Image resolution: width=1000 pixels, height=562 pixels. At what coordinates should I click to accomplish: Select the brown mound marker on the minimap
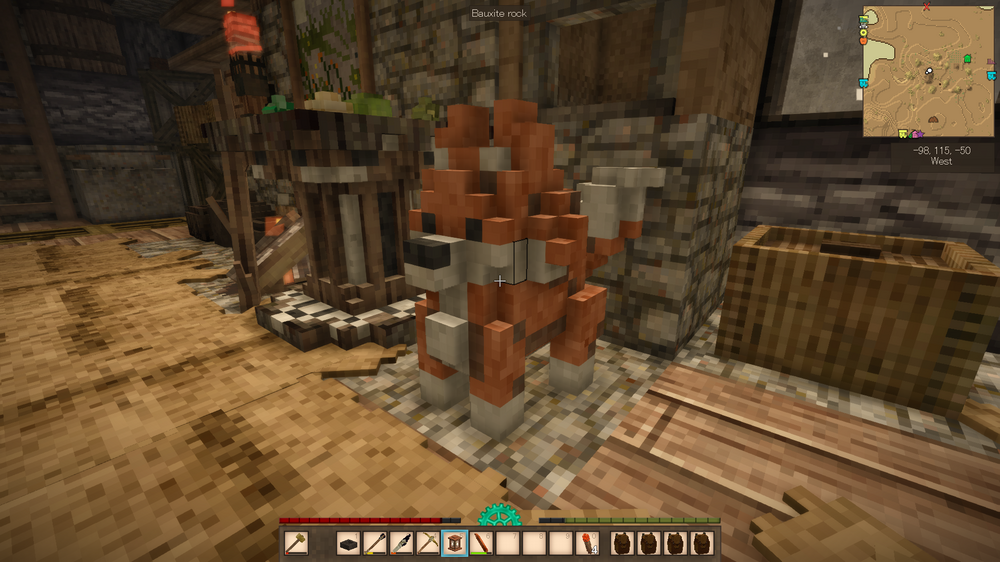click(x=933, y=118)
